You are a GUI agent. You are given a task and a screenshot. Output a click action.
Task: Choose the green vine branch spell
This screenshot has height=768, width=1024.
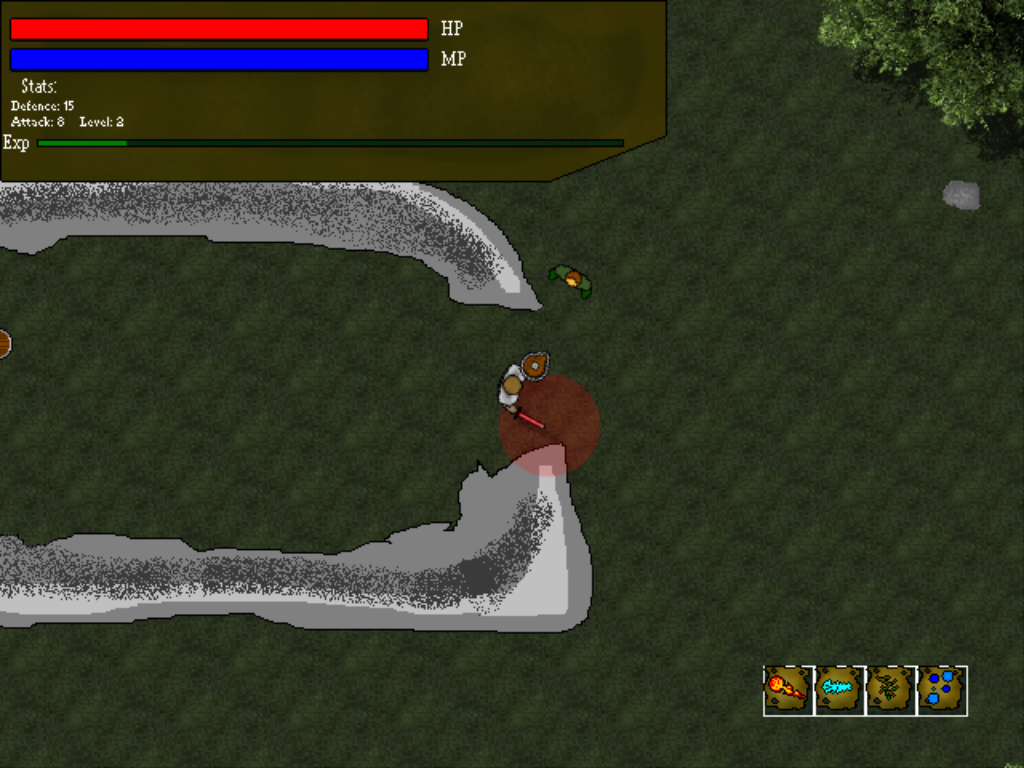(x=891, y=690)
